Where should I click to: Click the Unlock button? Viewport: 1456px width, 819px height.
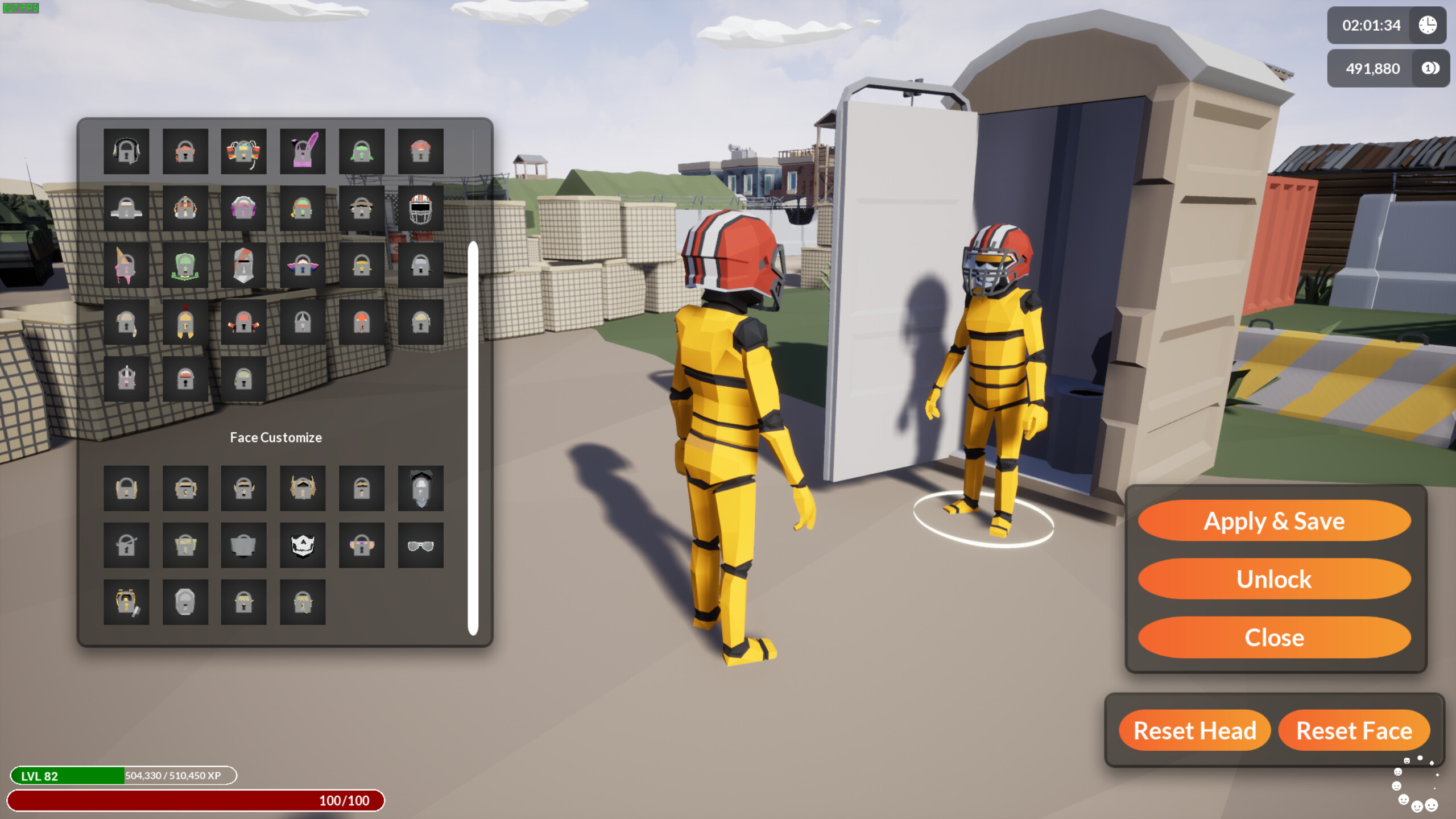coord(1274,579)
